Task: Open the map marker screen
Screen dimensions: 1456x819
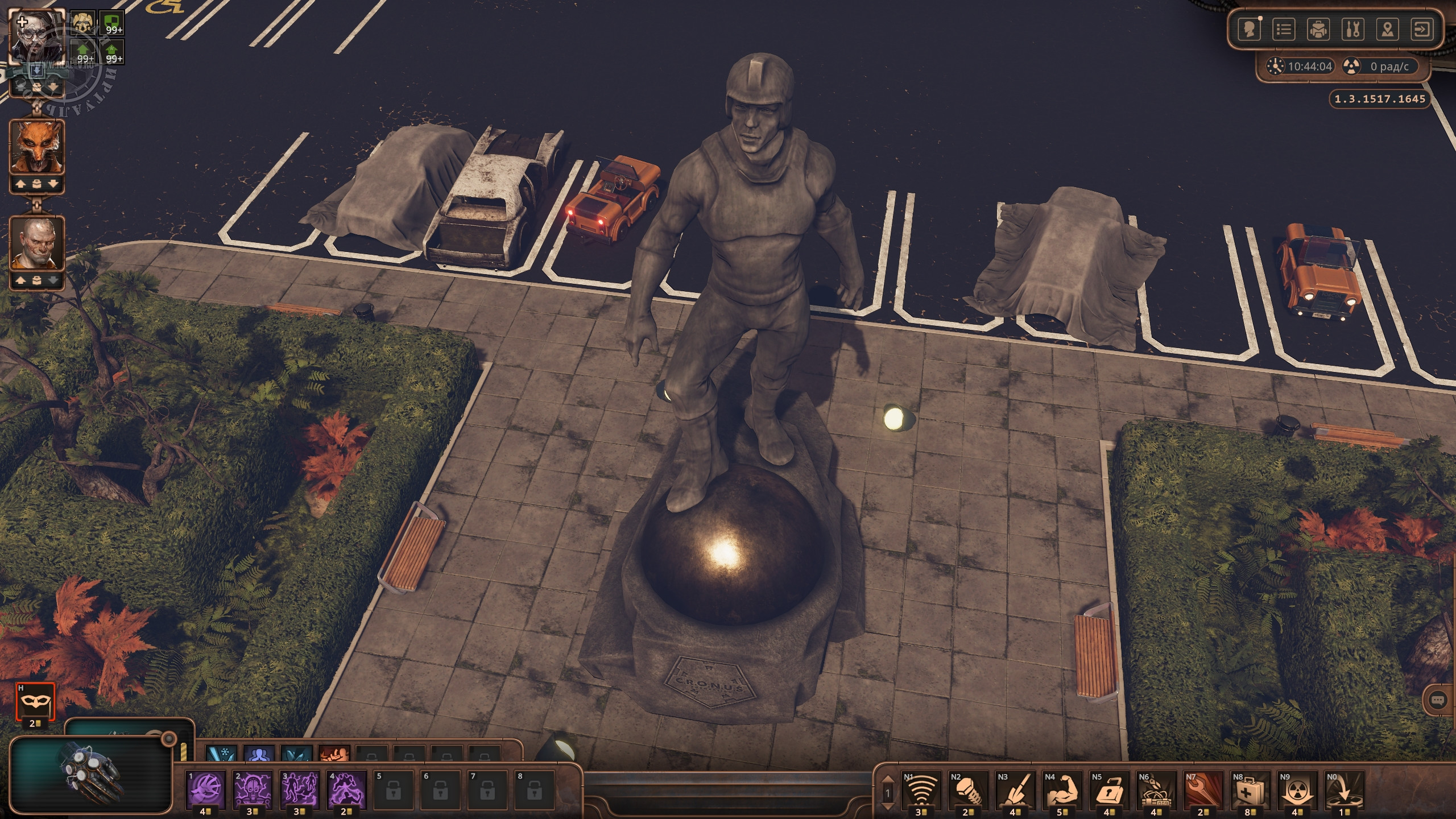Action: tap(1387, 30)
